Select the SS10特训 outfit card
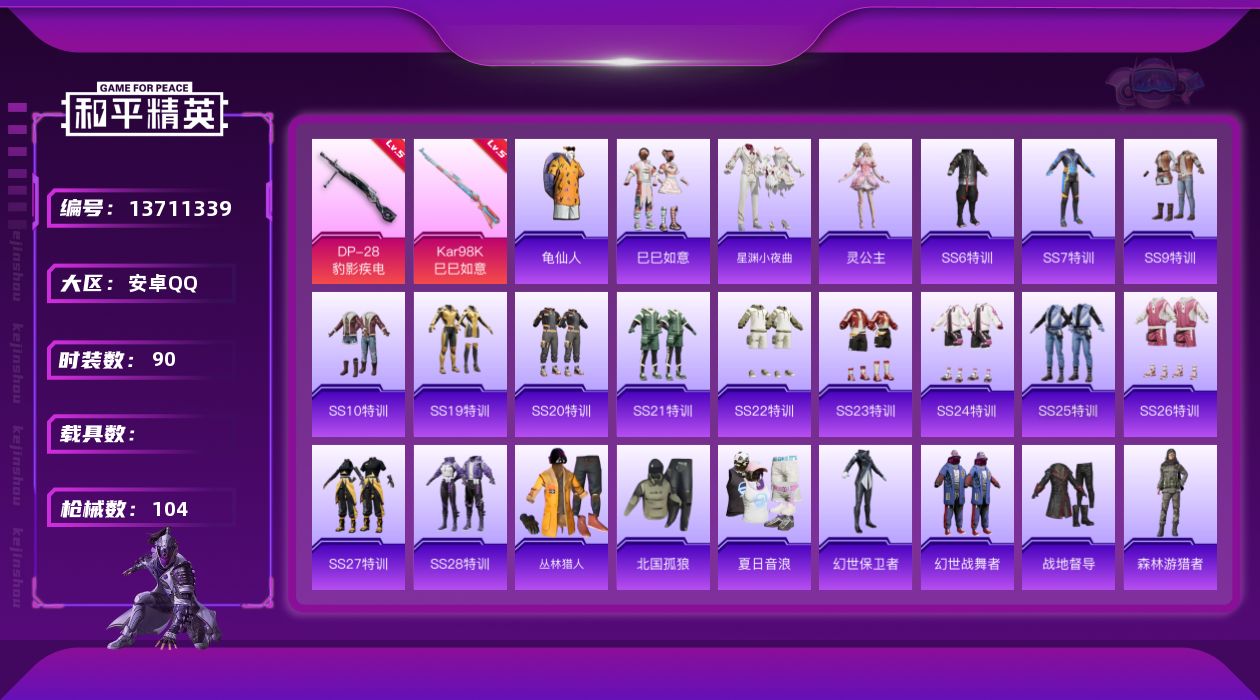Image resolution: width=1260 pixels, height=700 pixels. 358,364
